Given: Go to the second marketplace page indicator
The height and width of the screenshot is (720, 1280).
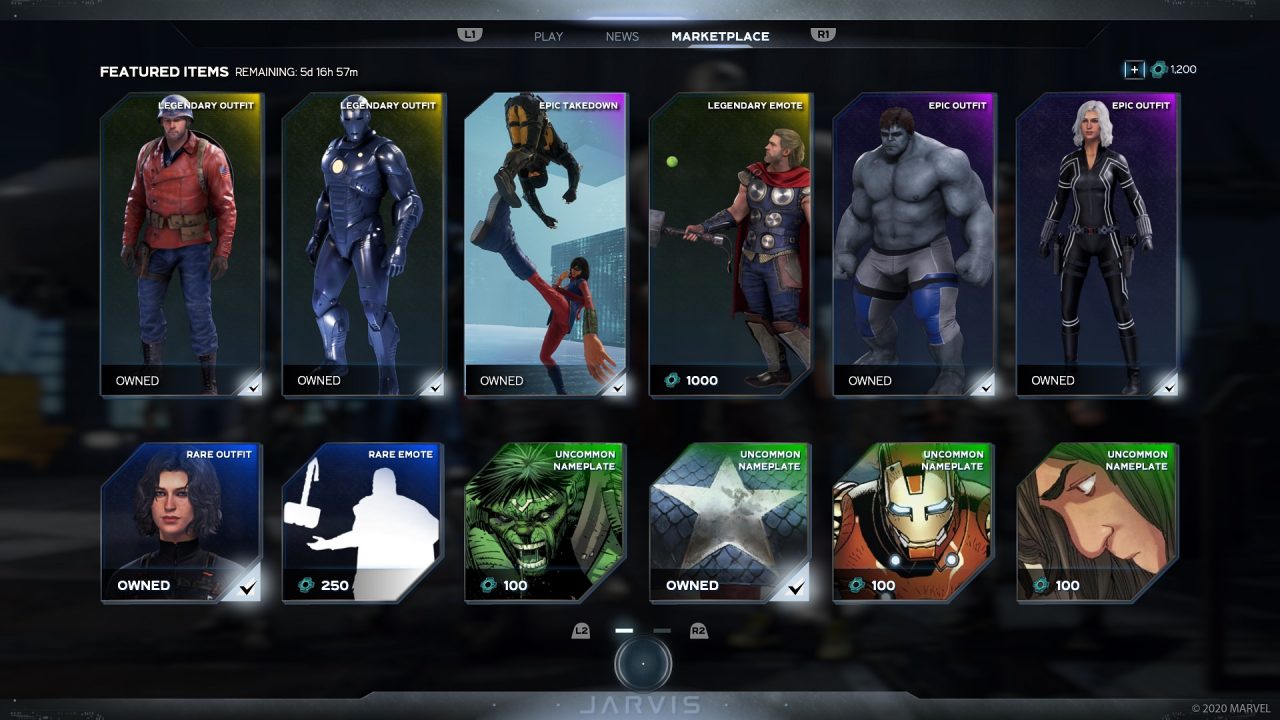Looking at the screenshot, I should coord(662,631).
